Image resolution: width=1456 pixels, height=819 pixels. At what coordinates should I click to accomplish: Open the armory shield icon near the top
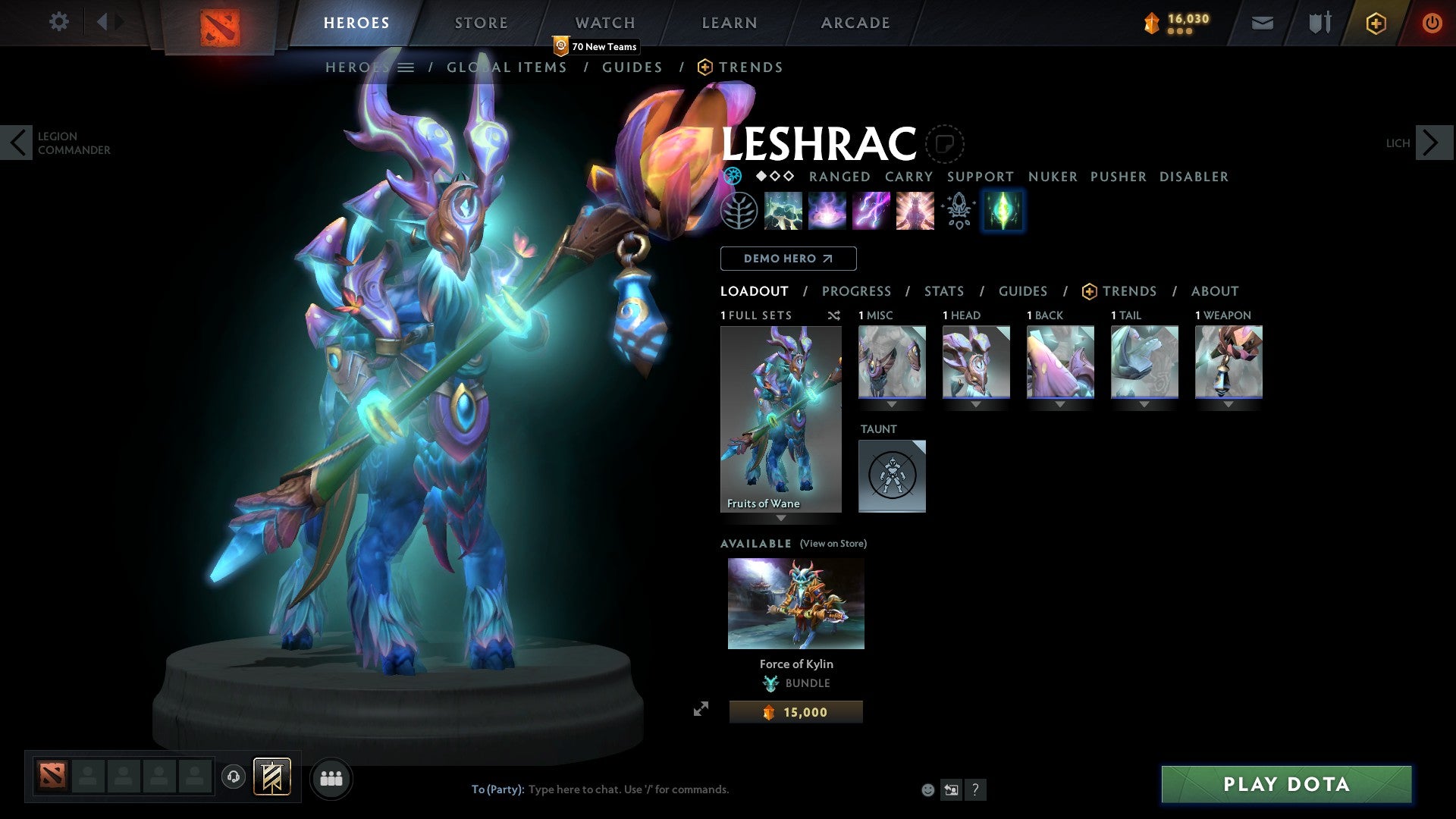point(1319,23)
